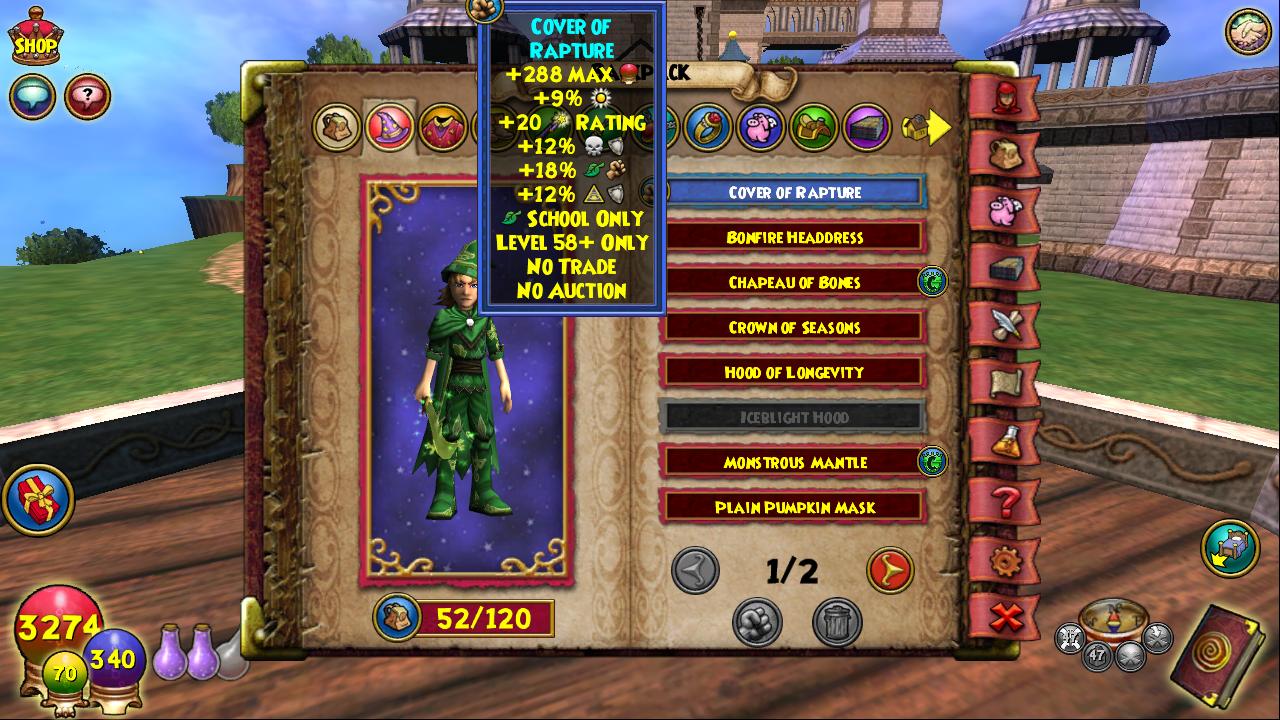Select the Bonfire Headdress item
The image size is (1280, 720).
coord(794,237)
